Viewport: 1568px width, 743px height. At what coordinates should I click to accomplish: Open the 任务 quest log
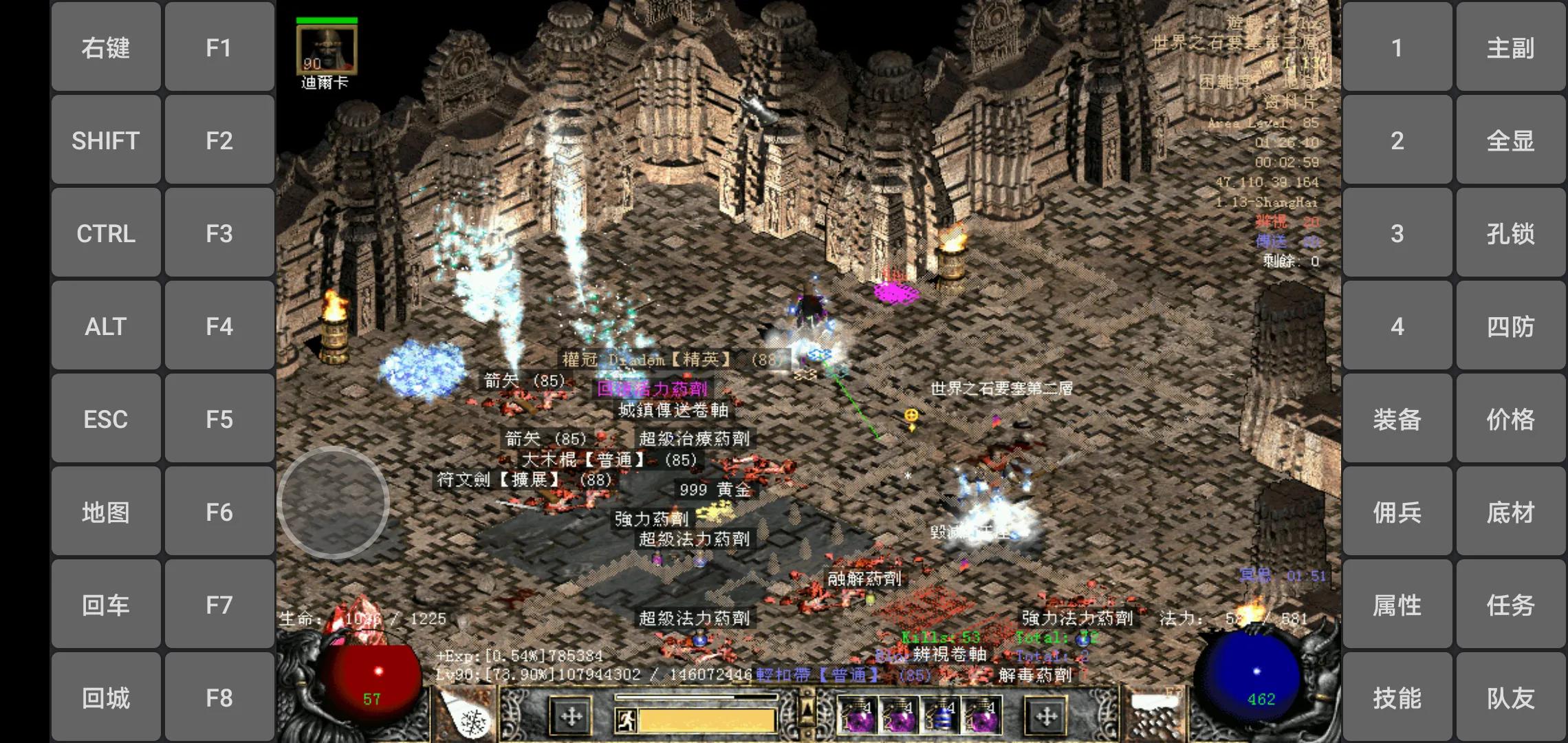(x=1510, y=605)
